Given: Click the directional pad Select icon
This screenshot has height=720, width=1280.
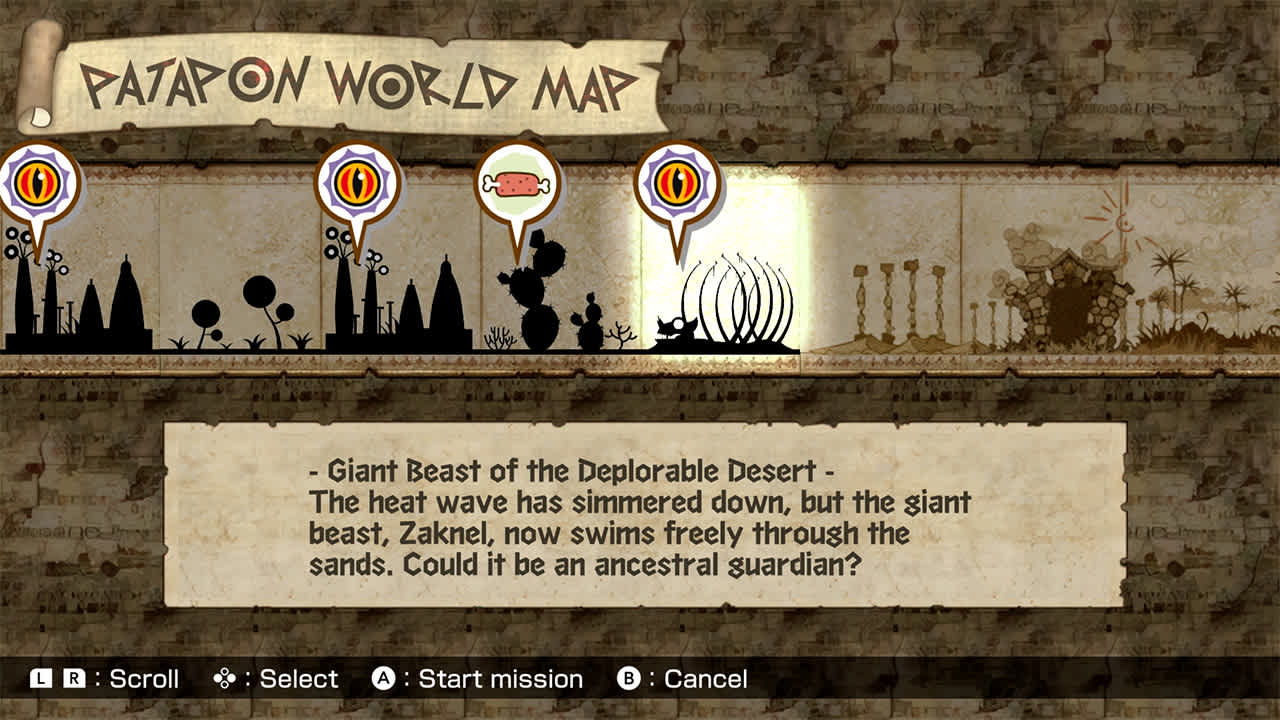Looking at the screenshot, I should click(222, 678).
